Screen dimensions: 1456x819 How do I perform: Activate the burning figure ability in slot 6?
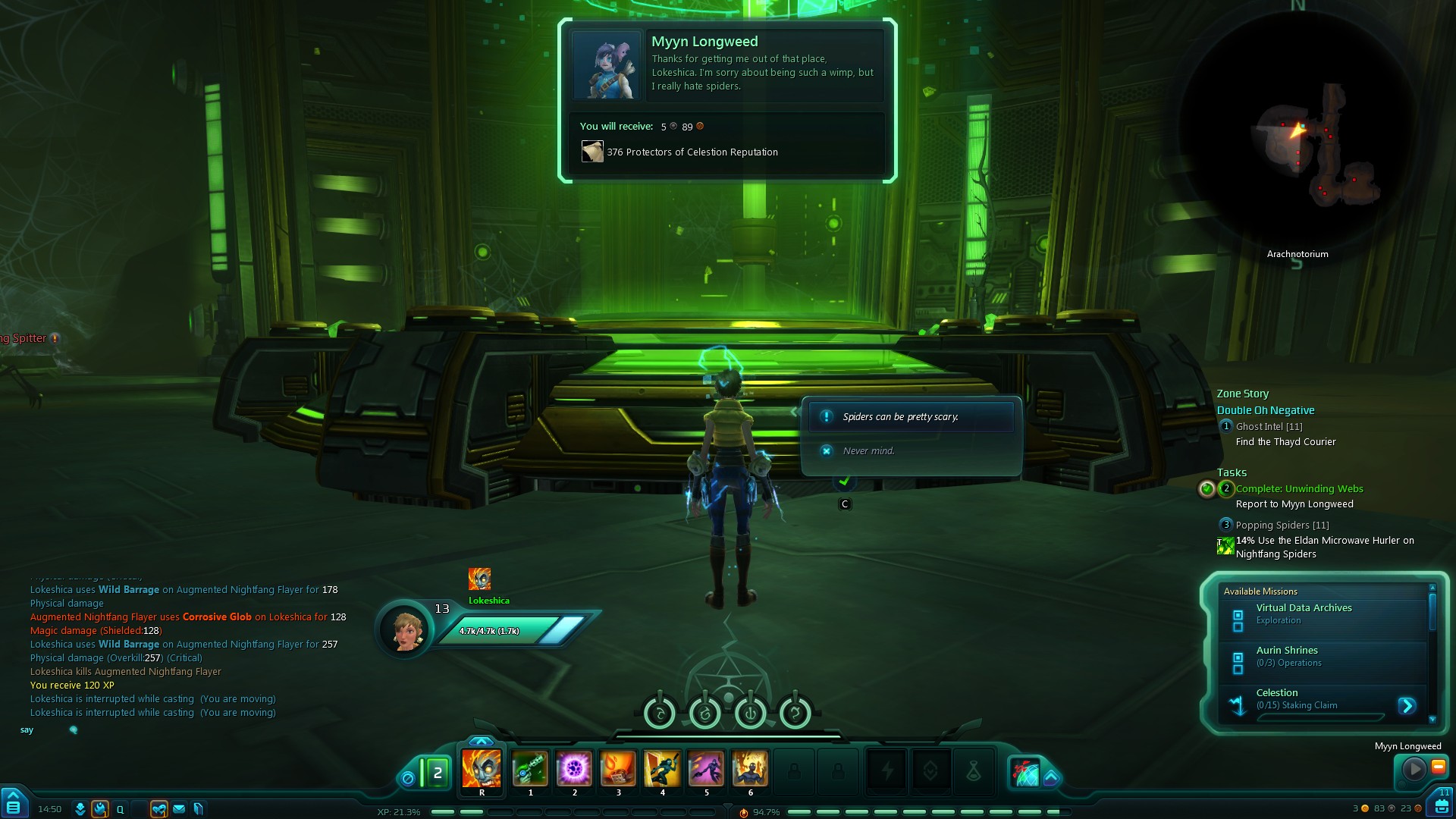(x=750, y=769)
